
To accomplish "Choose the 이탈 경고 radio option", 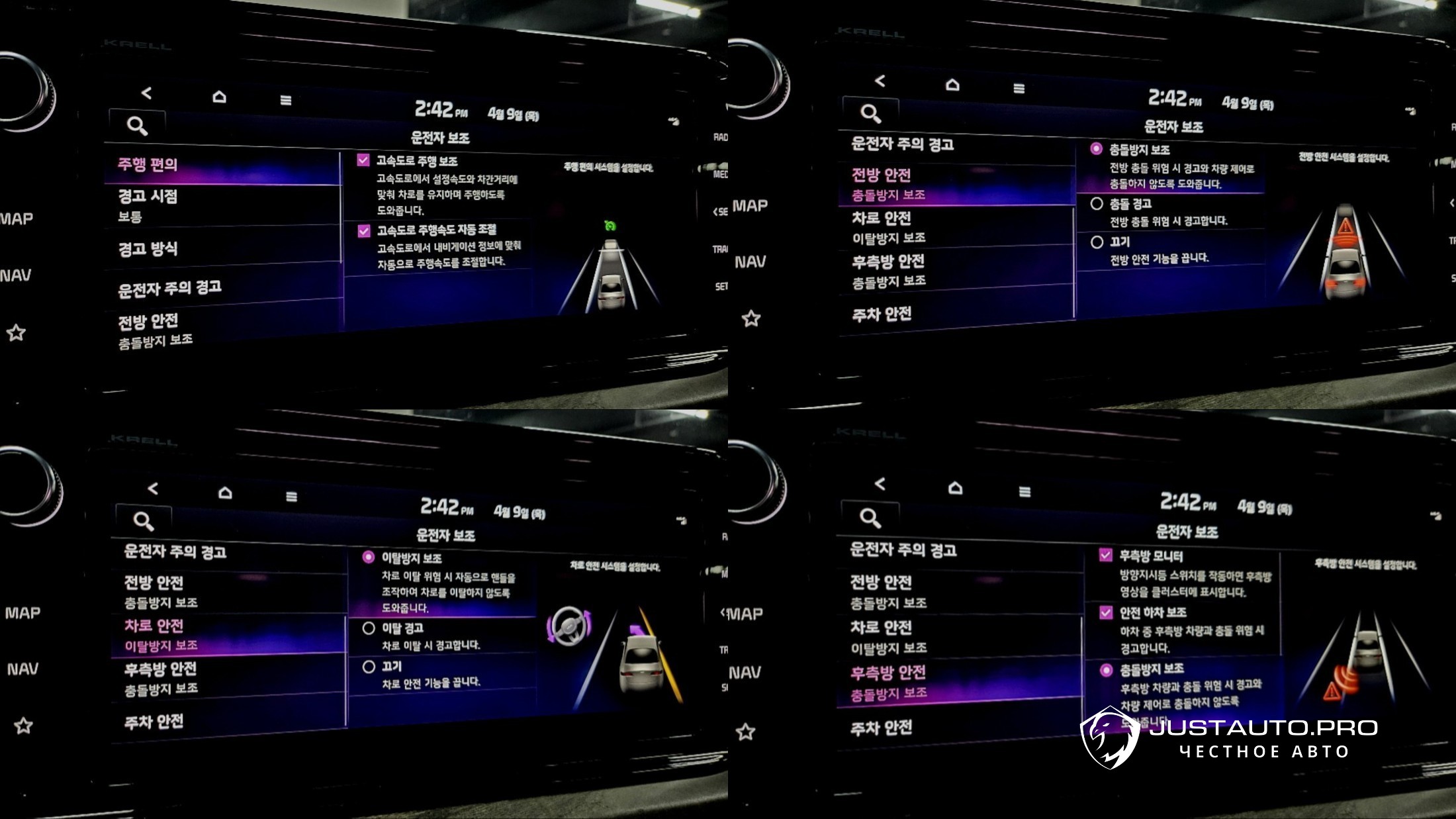I will [x=369, y=628].
